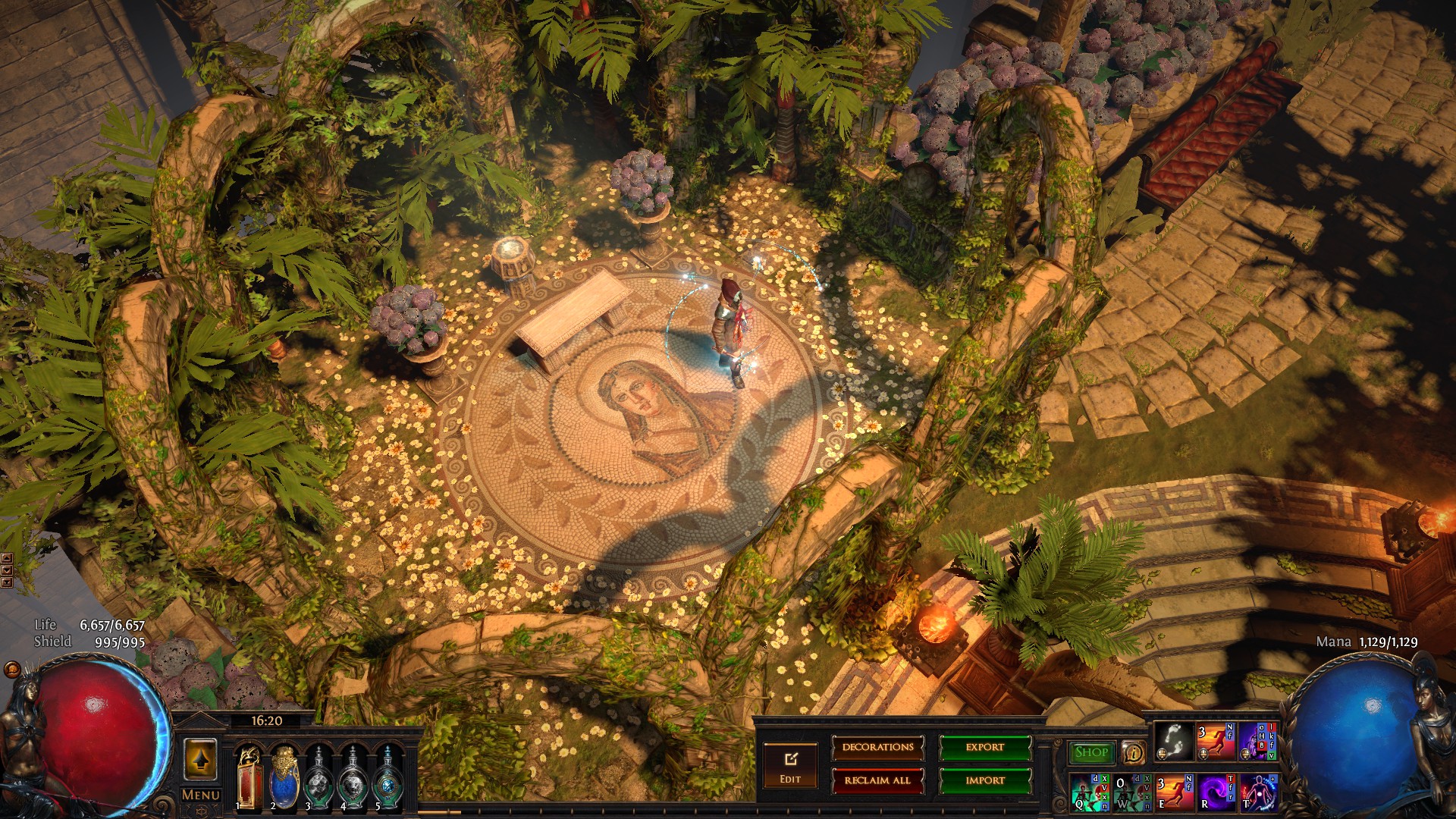Select the white footprints skill icon
The height and width of the screenshot is (819, 1456).
click(x=1173, y=742)
